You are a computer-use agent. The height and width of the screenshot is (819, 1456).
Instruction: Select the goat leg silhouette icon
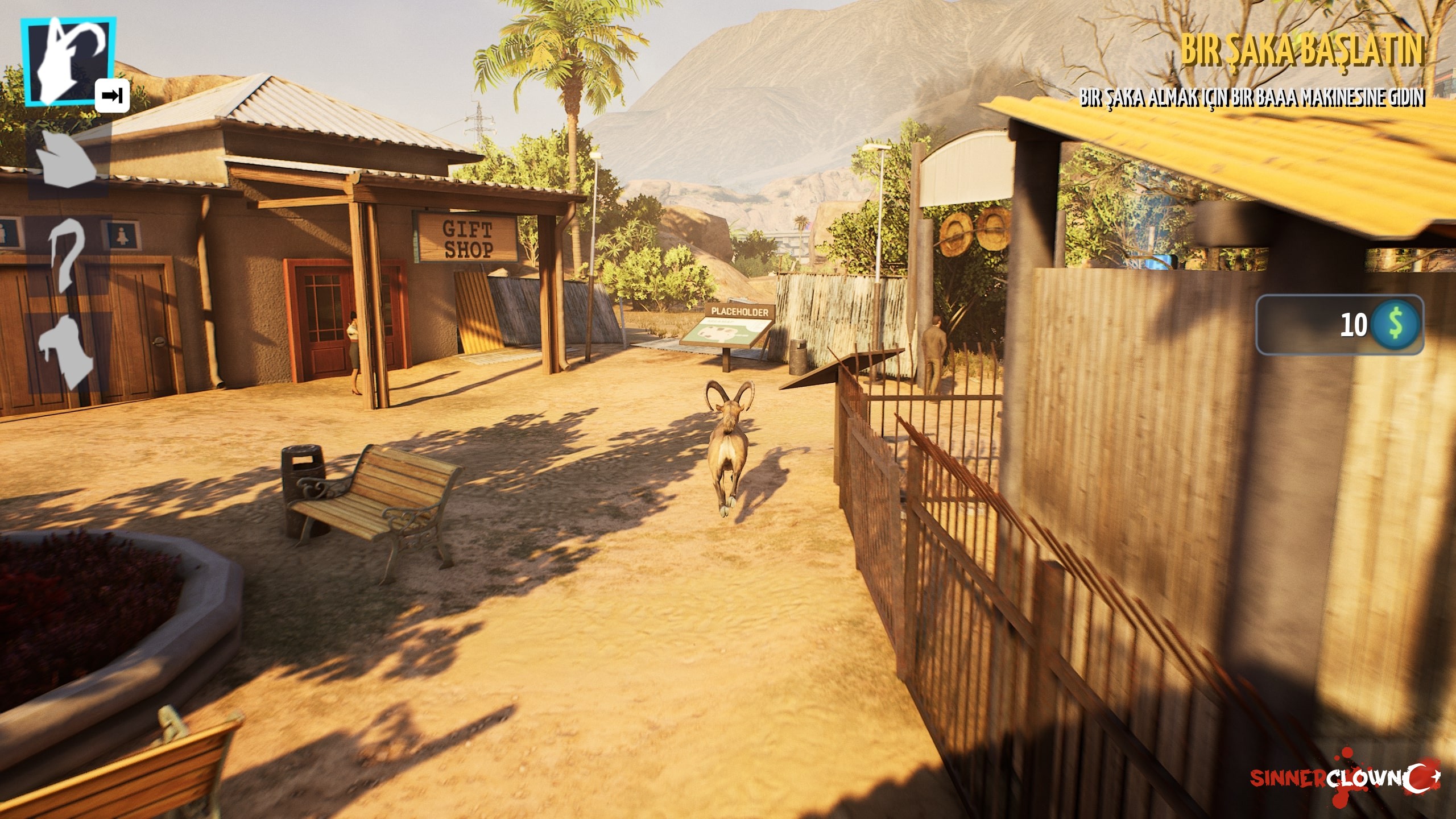(65, 353)
